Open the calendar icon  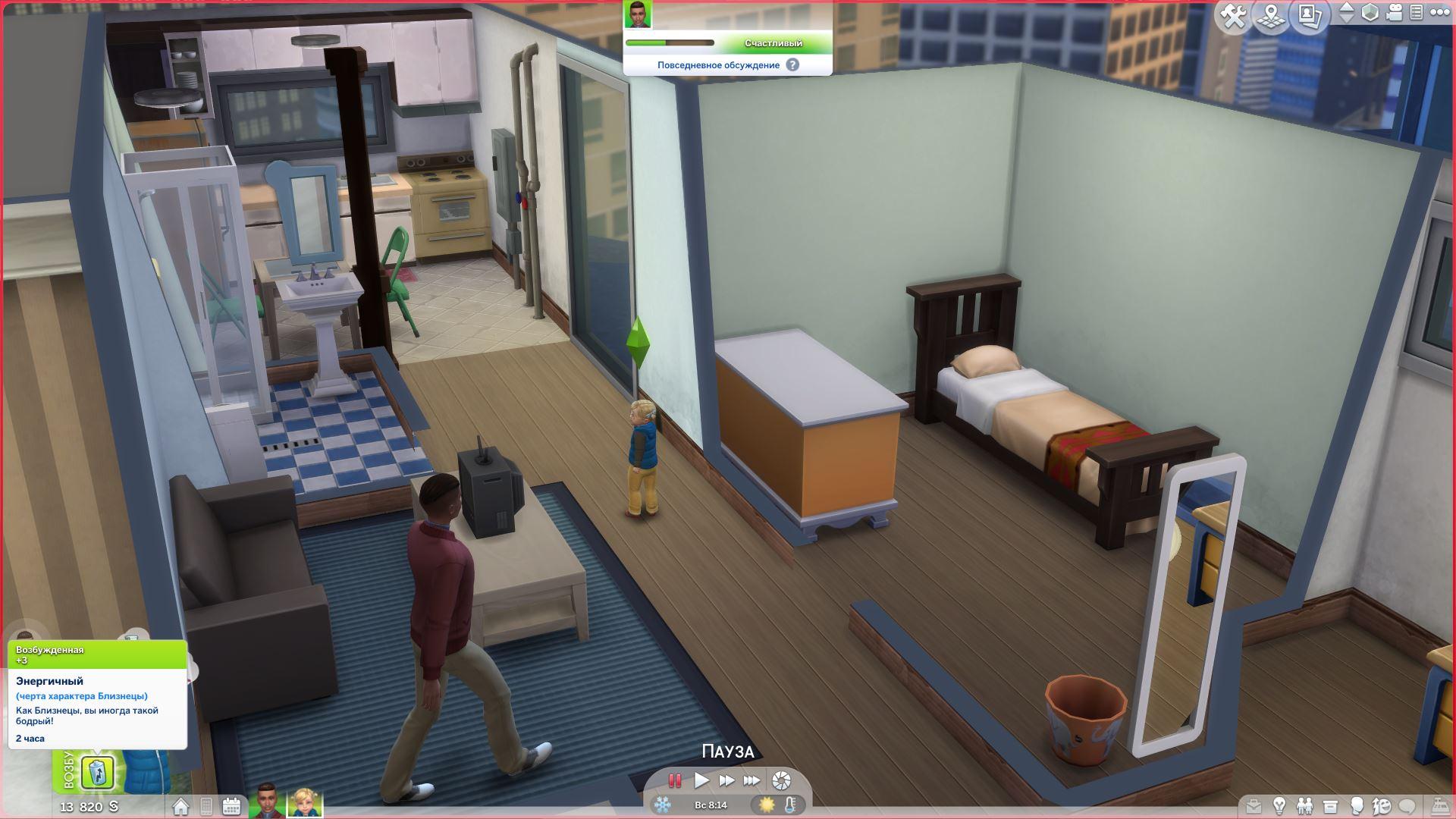231,806
